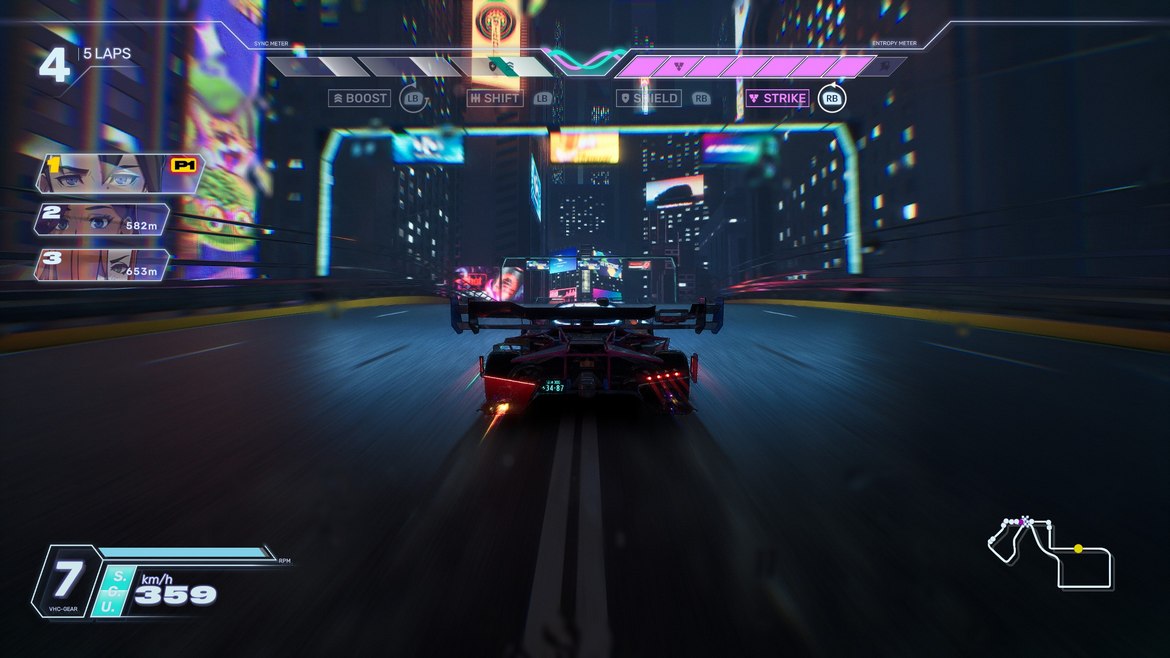This screenshot has width=1170, height=658.
Task: Use the highlighted Strike ability
Action: (778, 98)
